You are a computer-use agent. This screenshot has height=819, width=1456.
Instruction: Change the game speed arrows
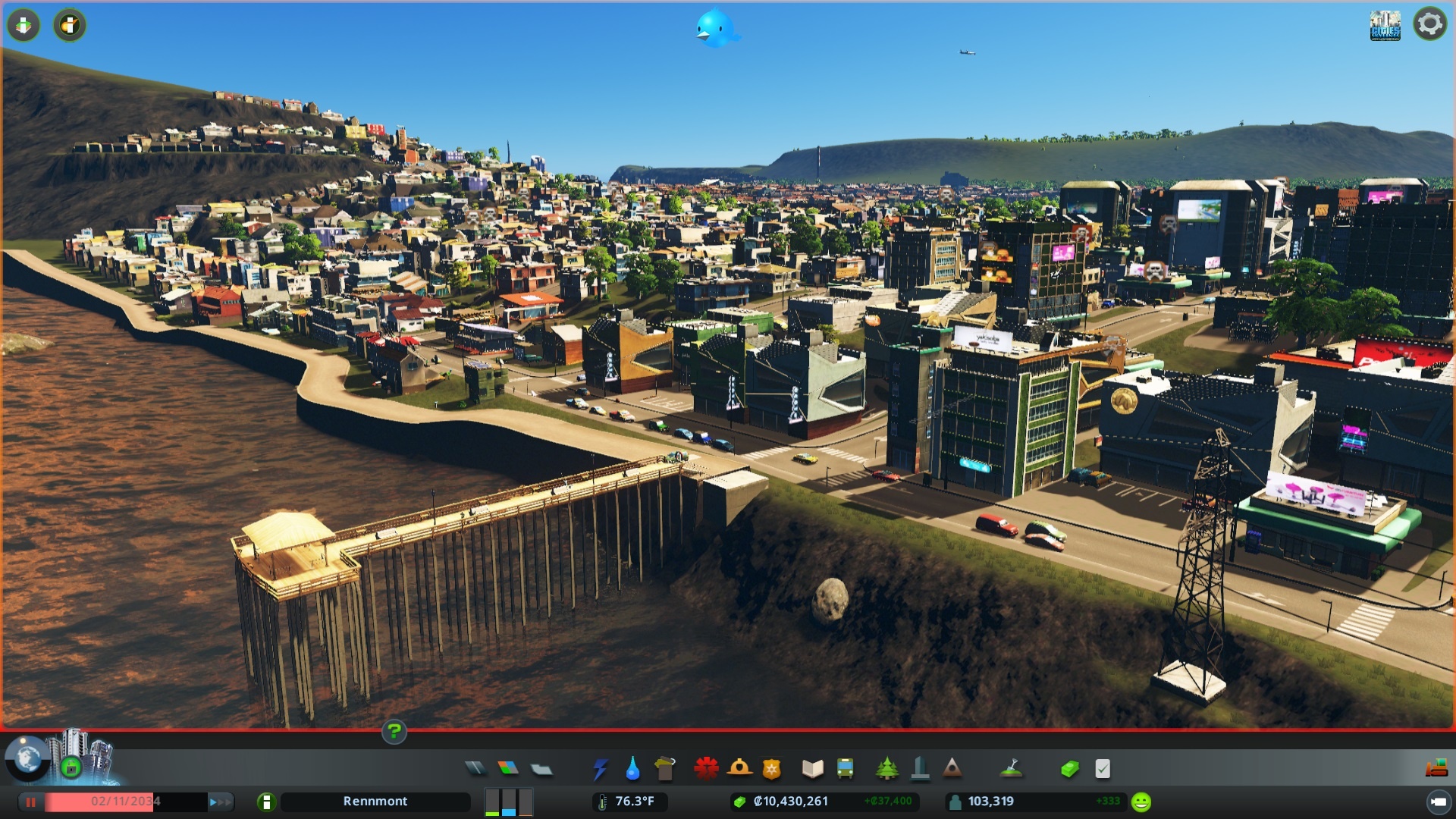tap(220, 802)
